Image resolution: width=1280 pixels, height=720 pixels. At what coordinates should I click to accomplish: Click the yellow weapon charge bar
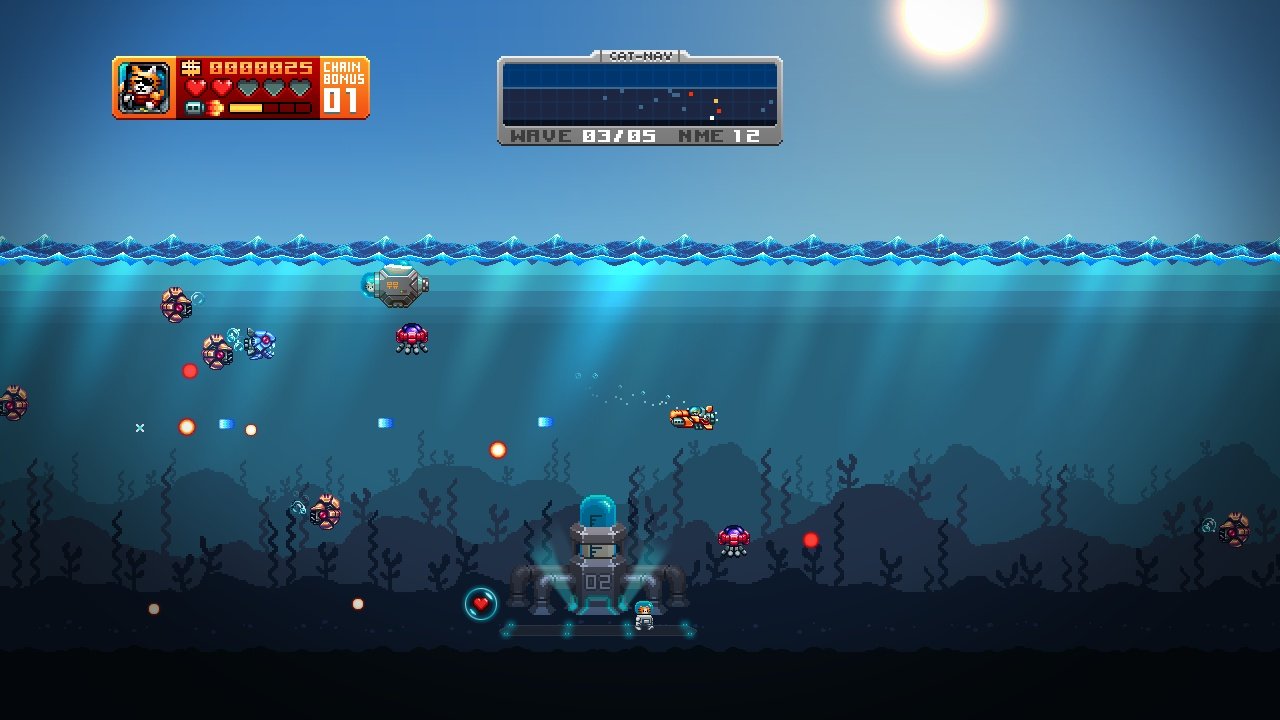[x=245, y=107]
